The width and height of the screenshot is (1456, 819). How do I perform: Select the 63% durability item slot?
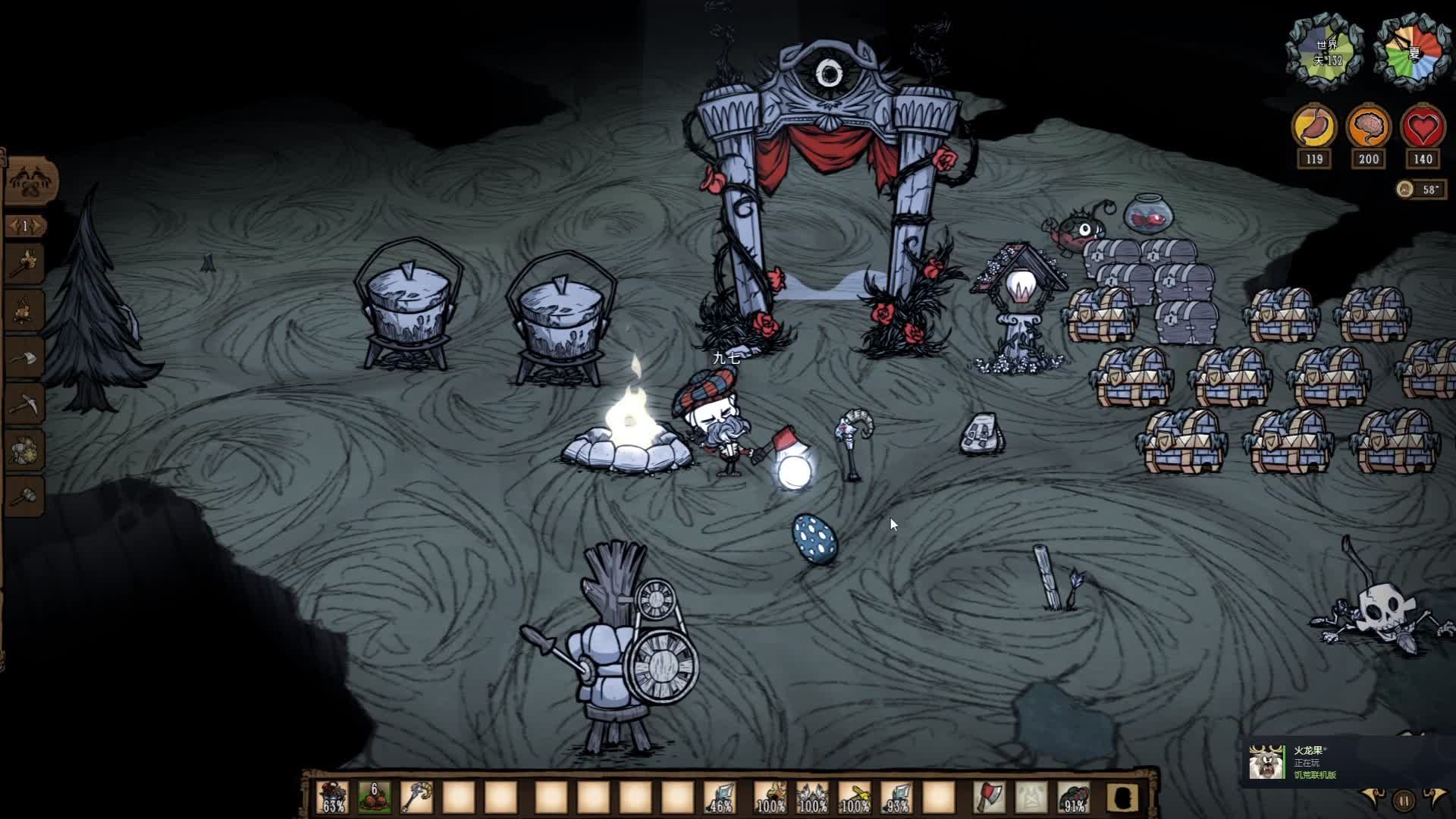[333, 798]
